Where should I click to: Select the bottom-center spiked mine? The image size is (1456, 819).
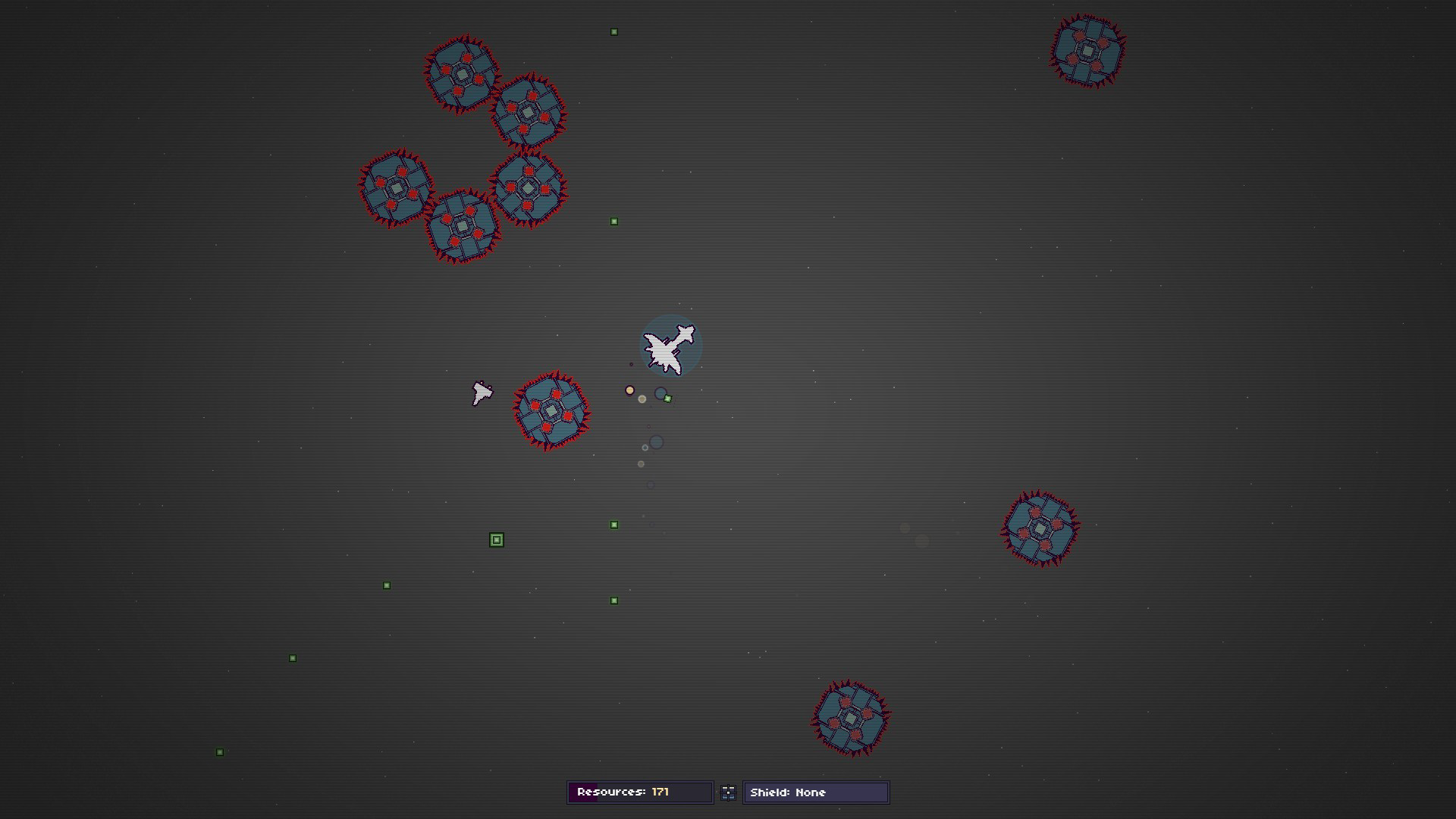(x=853, y=719)
